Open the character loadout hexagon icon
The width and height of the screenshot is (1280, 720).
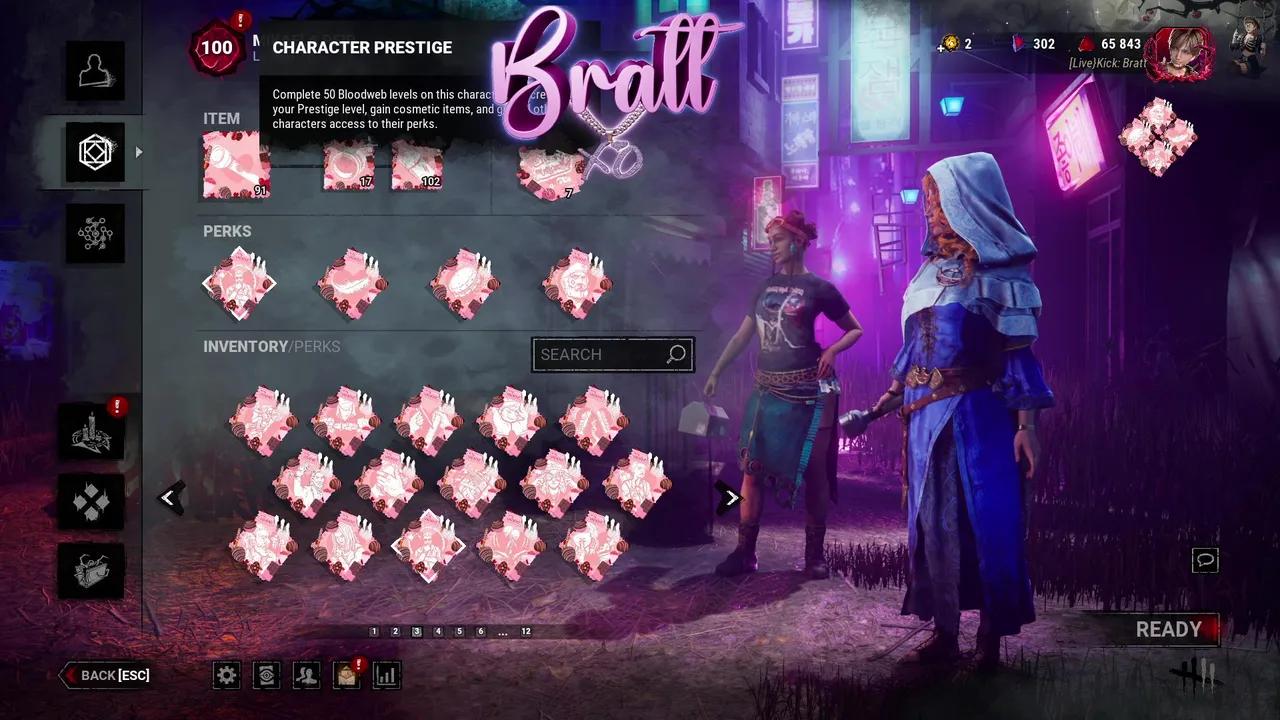click(95, 152)
